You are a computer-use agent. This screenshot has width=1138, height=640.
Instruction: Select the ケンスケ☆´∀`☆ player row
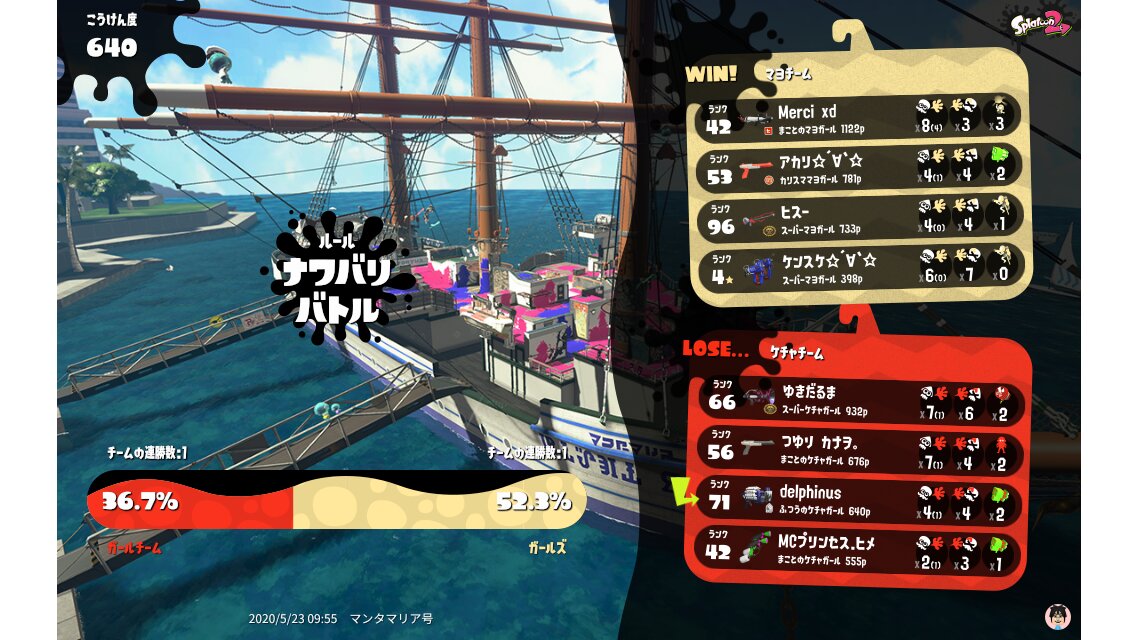[858, 268]
